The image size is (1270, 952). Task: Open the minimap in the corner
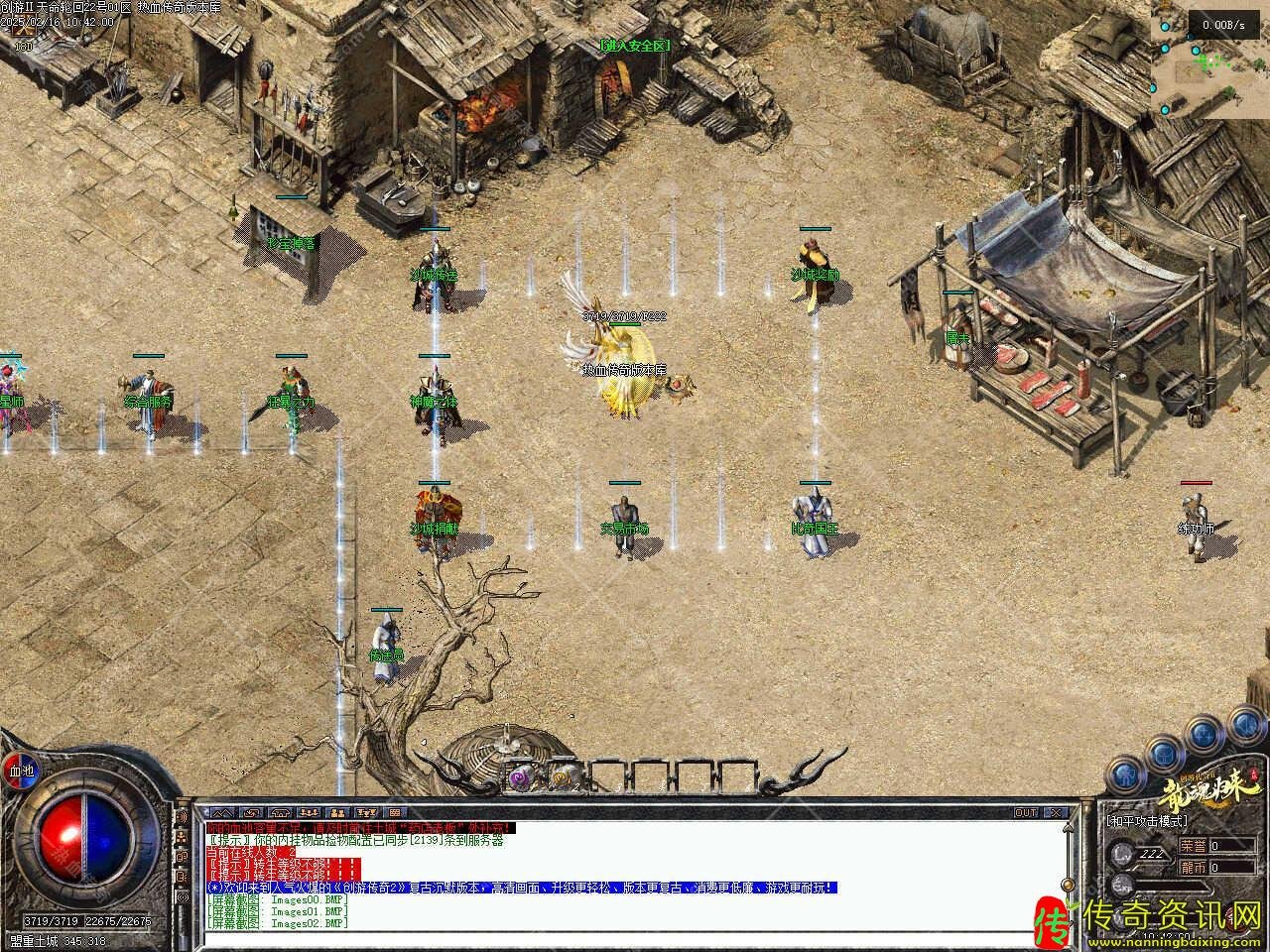click(x=1210, y=59)
